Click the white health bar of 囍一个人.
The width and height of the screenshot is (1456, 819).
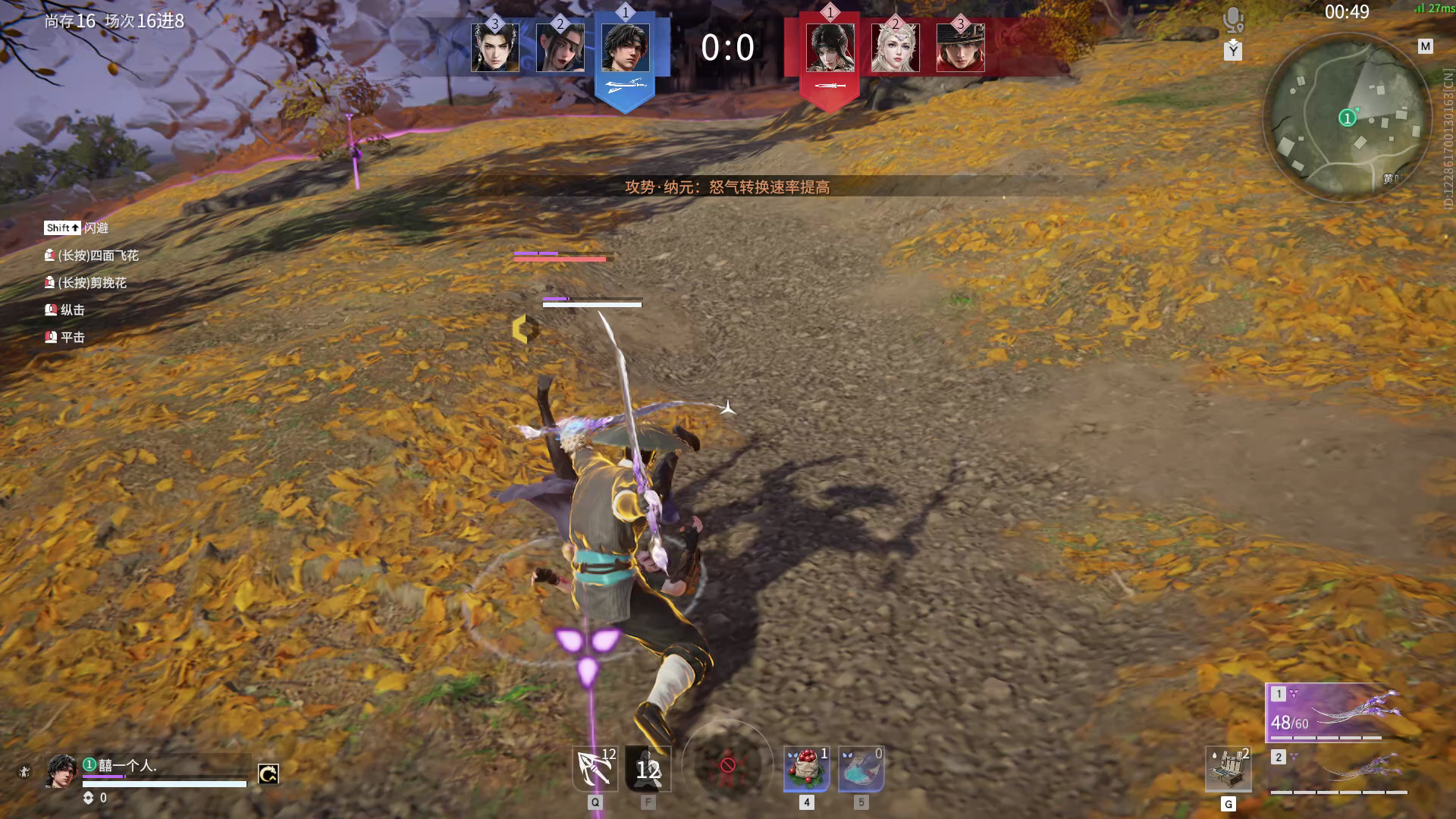coord(163,784)
